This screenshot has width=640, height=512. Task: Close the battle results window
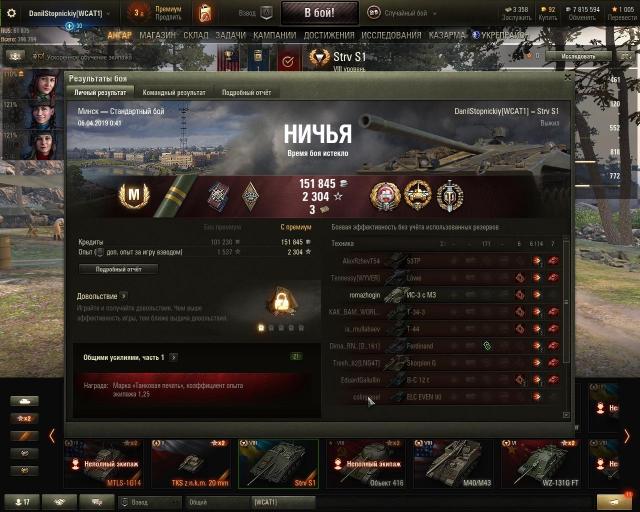click(567, 77)
